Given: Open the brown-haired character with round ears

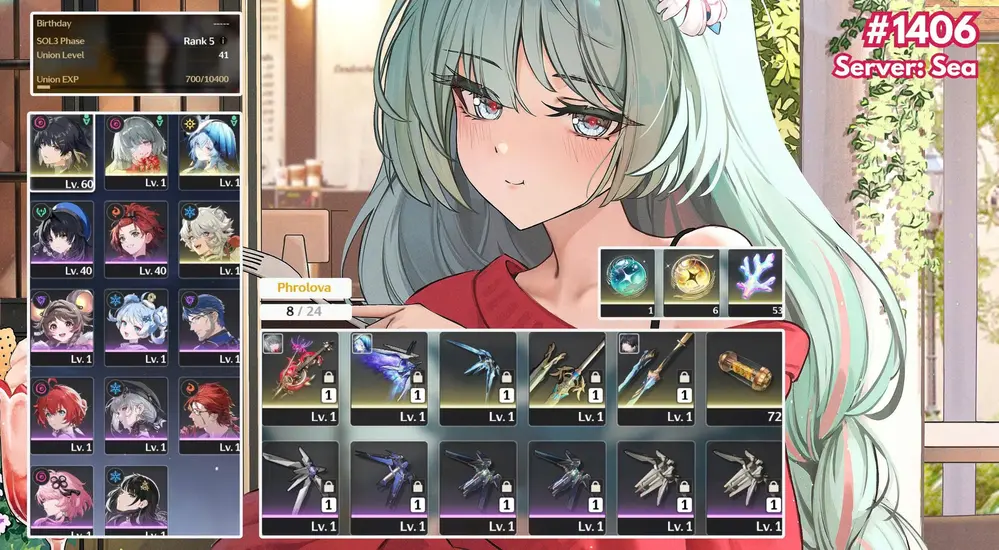Looking at the screenshot, I should [62, 327].
